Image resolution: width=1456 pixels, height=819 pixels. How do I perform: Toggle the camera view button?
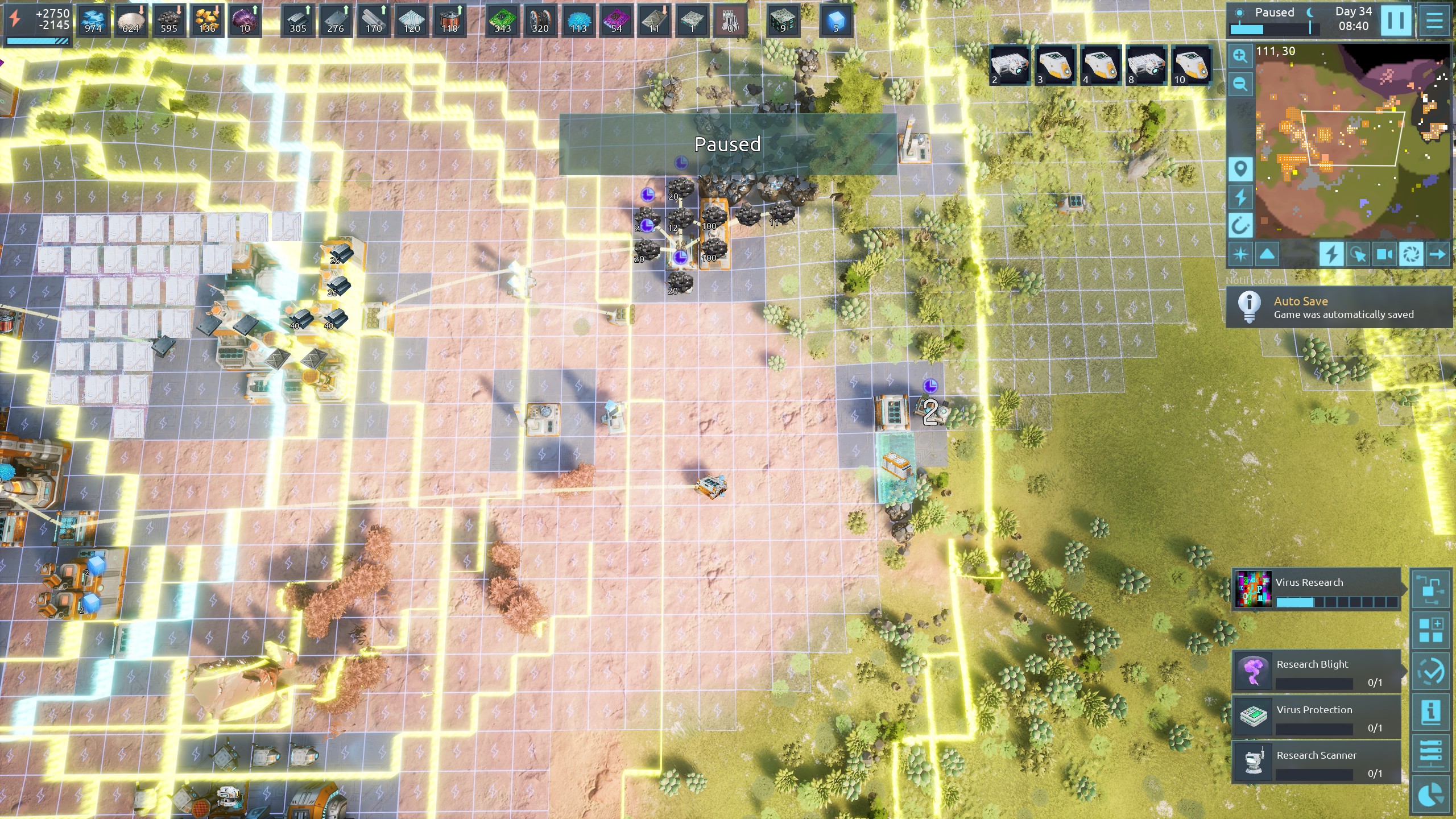pos(1384,254)
